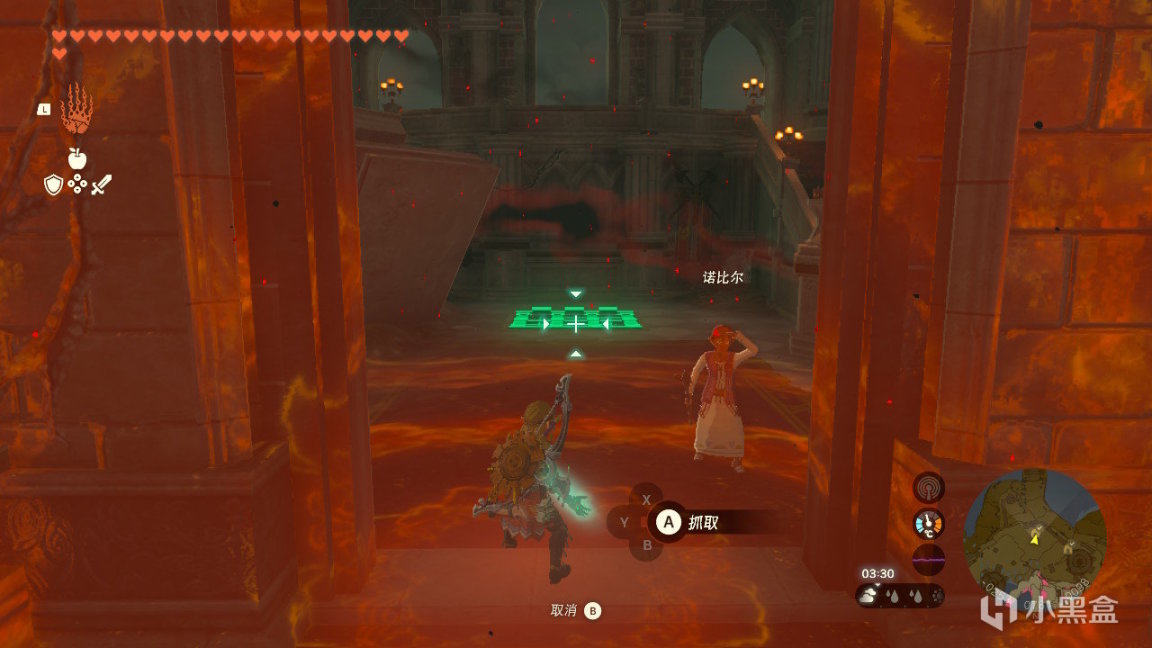Choose the shield quick-select icon

click(53, 185)
